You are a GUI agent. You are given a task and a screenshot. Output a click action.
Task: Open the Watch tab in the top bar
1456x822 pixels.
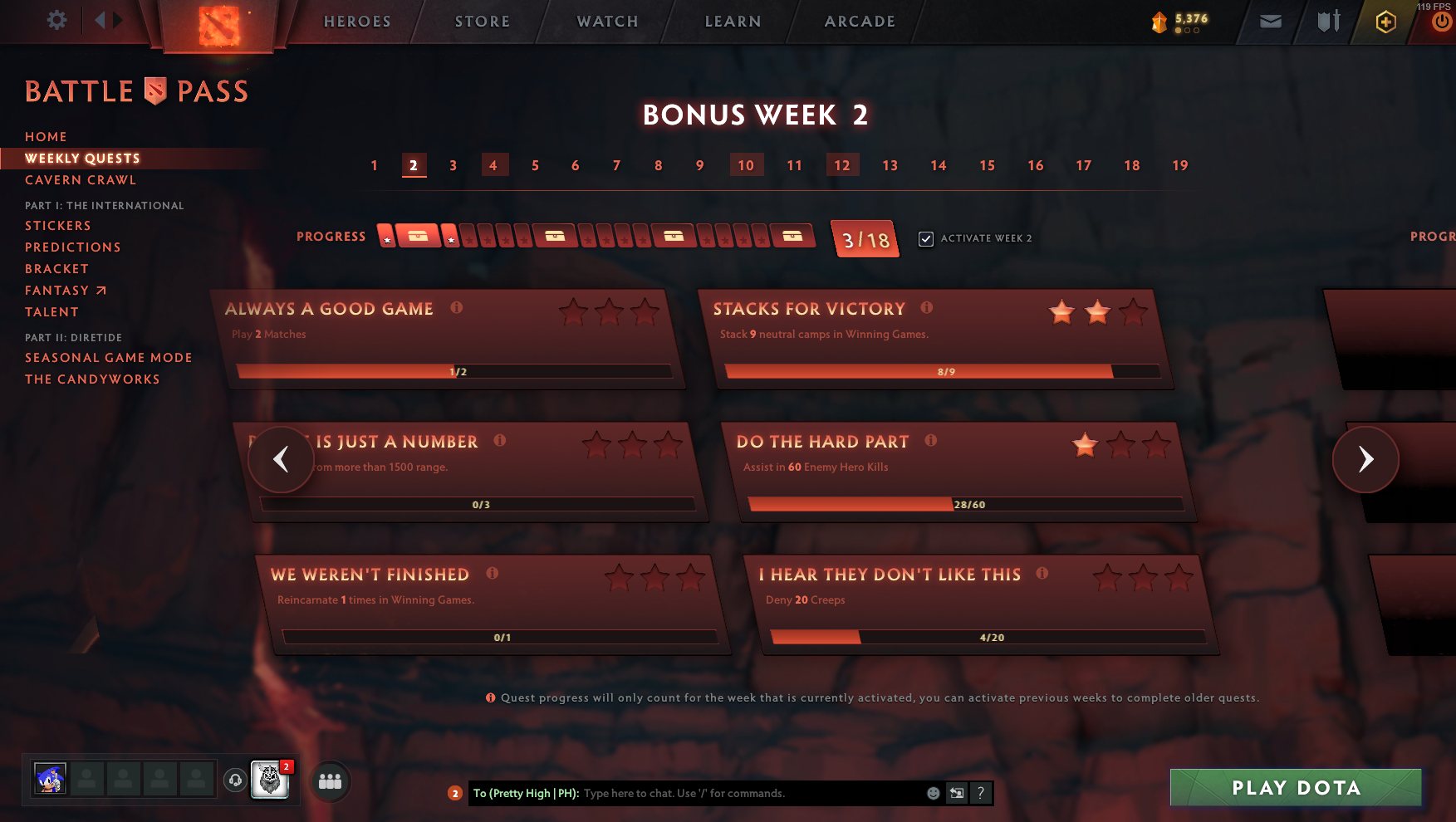point(605,22)
